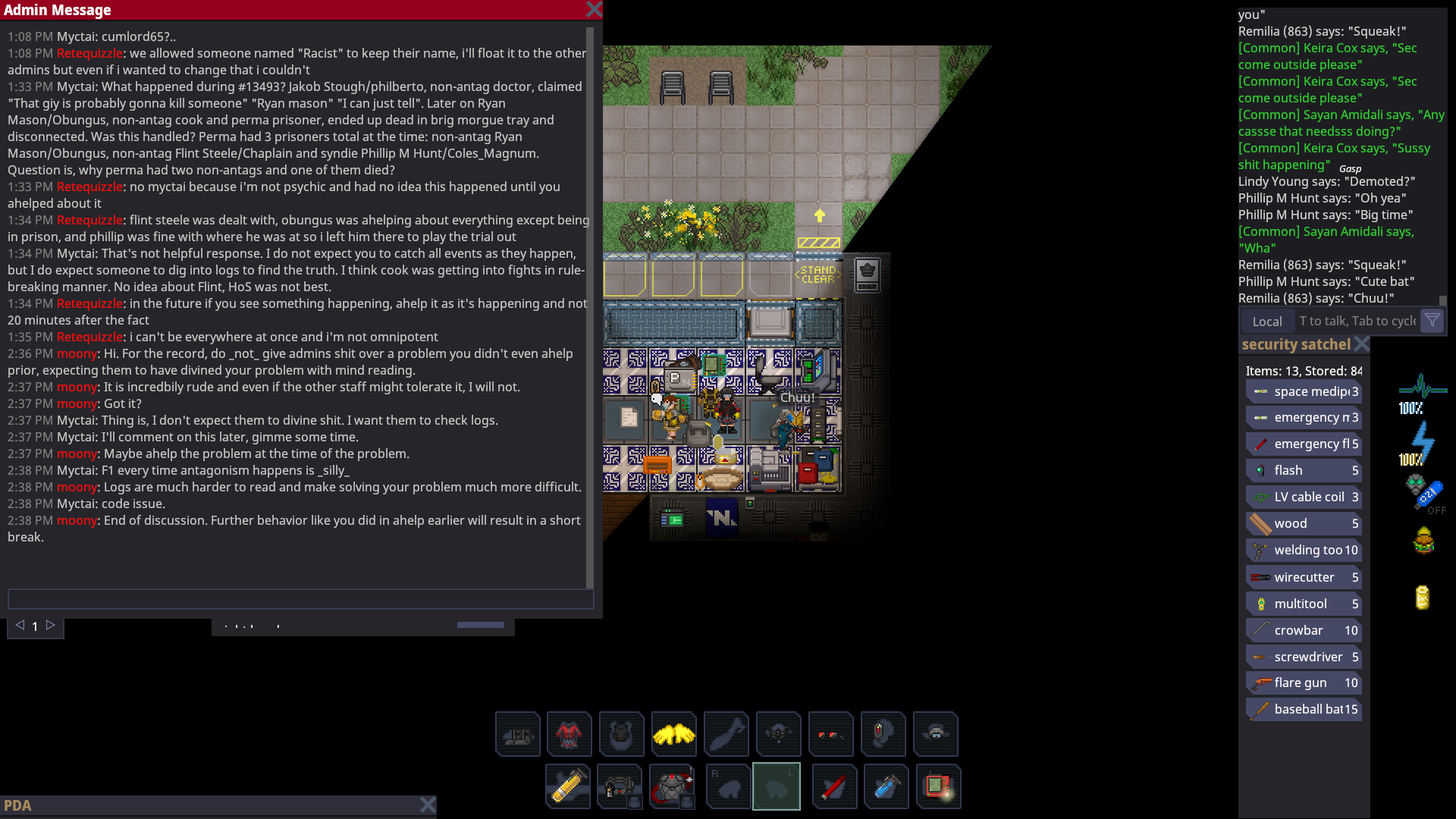This screenshot has width=1456, height=819.
Task: Select the flash in the satchel
Action: click(x=1303, y=471)
